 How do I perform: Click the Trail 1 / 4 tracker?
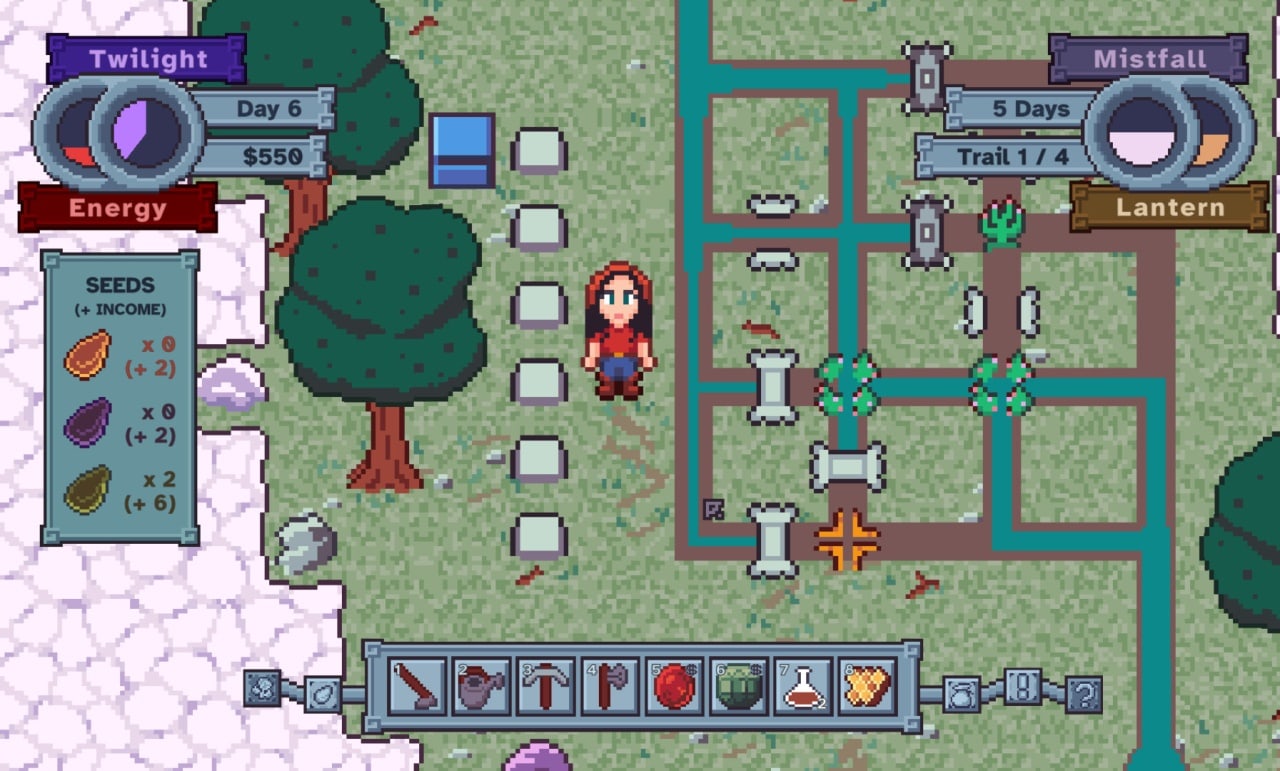[x=1010, y=157]
